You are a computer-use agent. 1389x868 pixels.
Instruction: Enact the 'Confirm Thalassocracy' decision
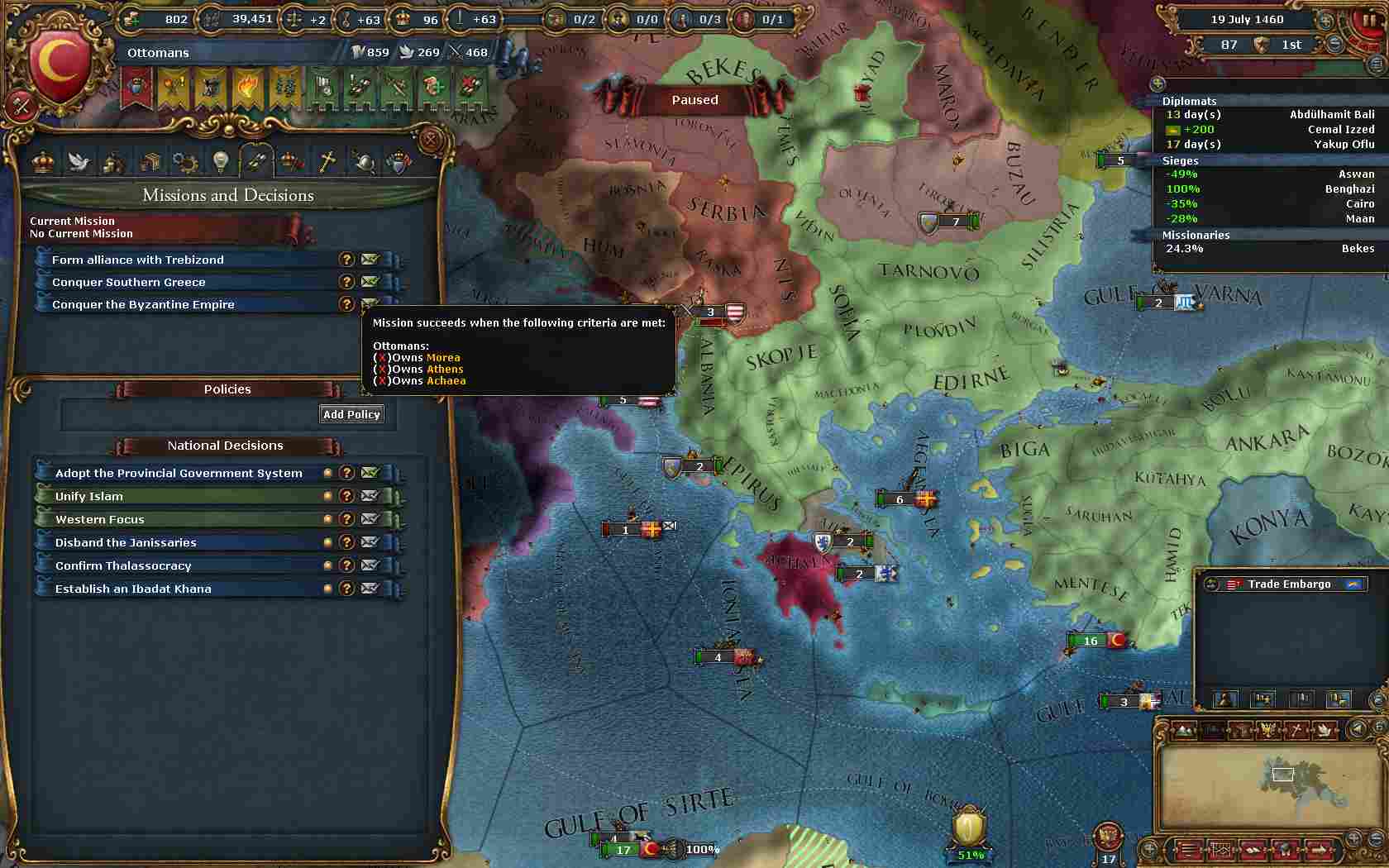(123, 565)
